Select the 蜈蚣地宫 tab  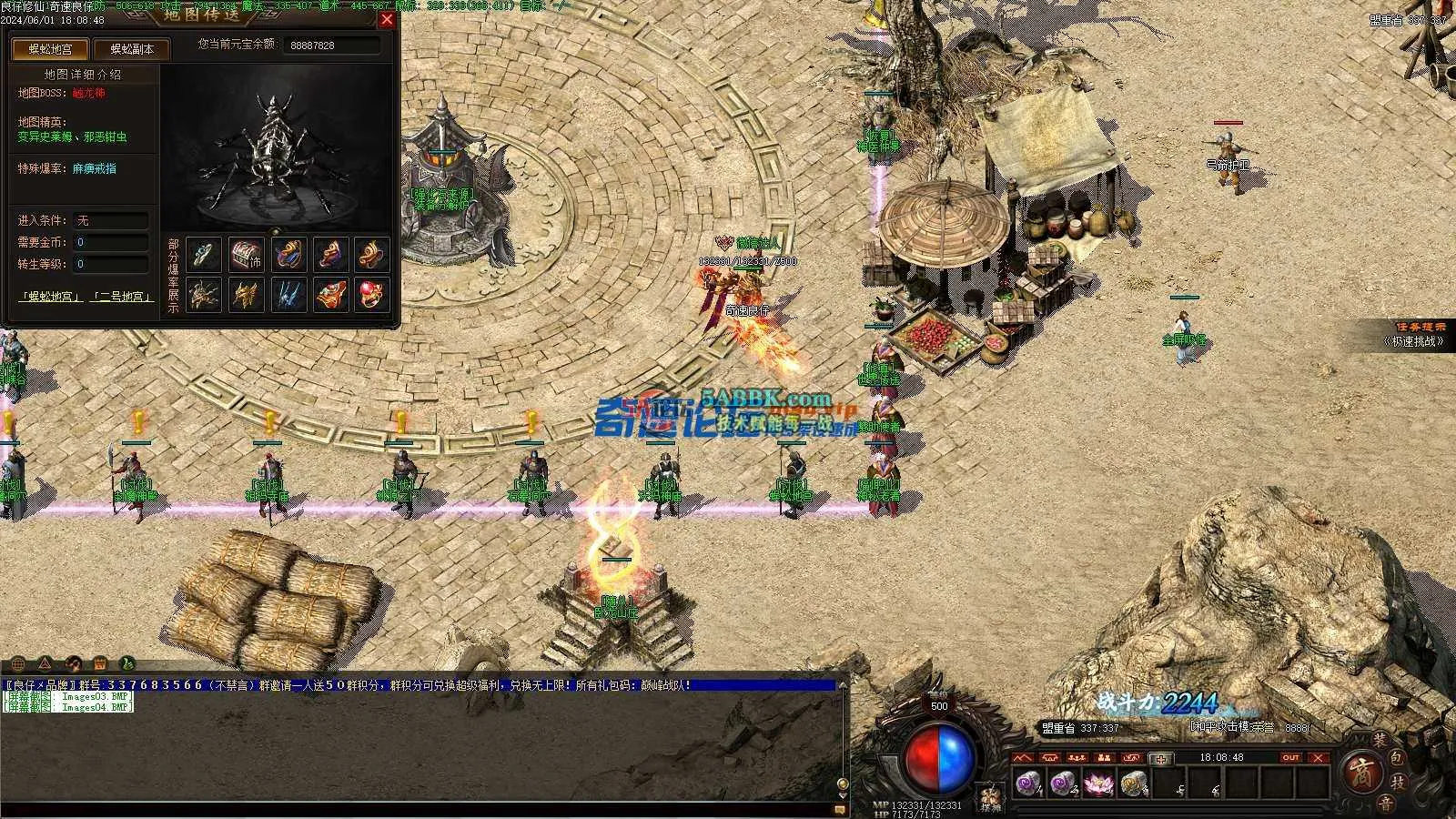[x=51, y=49]
